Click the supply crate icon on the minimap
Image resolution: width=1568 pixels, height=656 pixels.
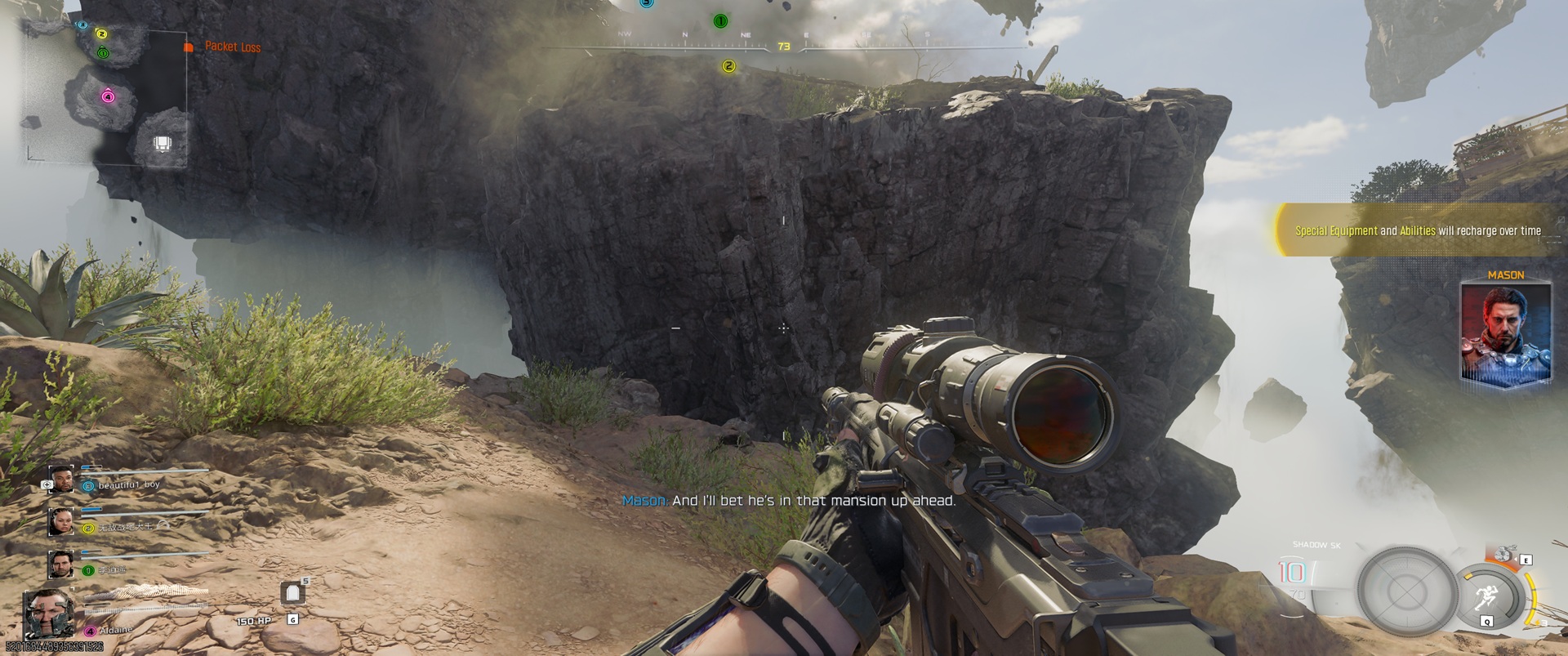coord(162,145)
